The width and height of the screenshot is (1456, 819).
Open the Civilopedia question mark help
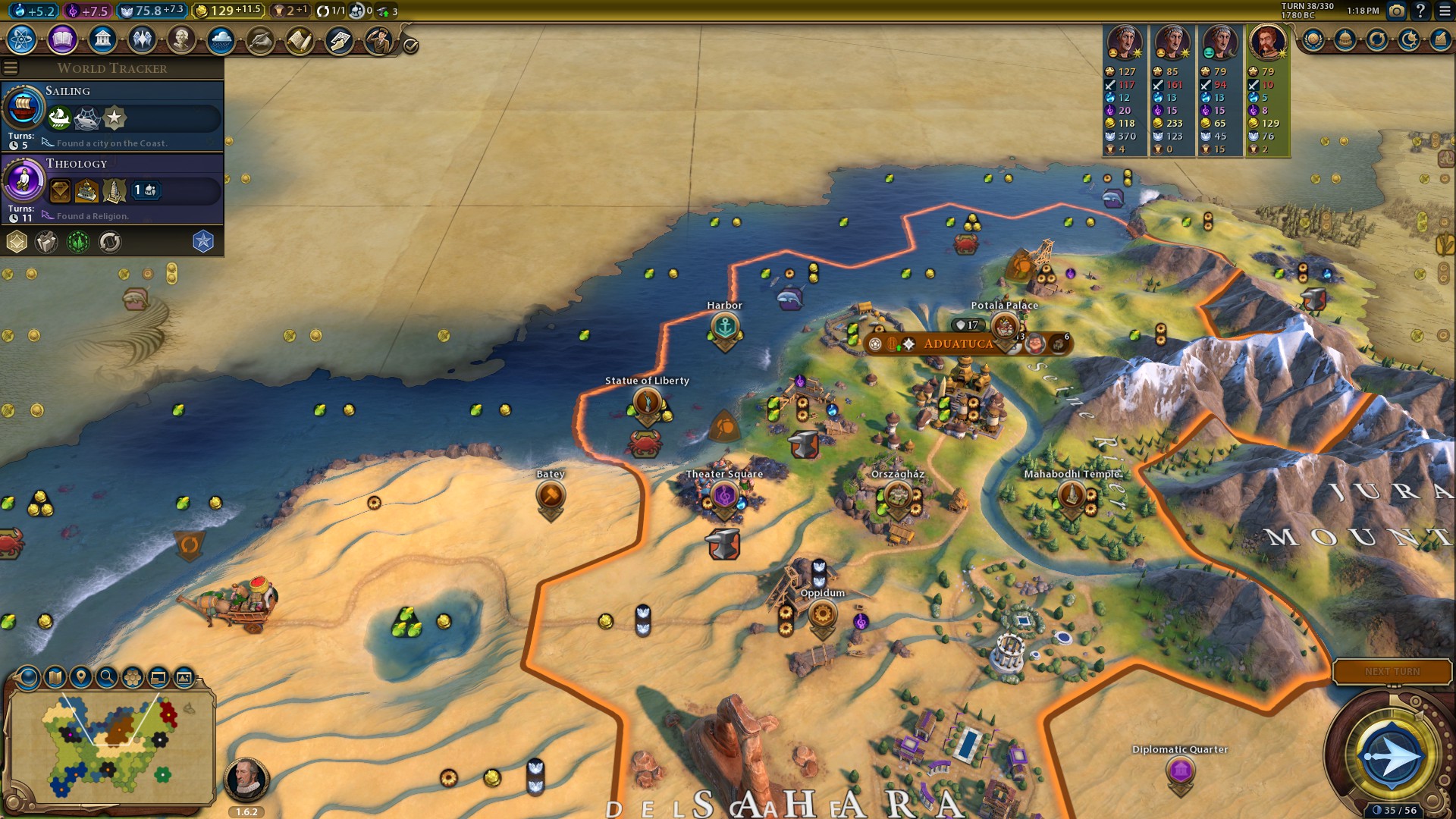click(1420, 11)
